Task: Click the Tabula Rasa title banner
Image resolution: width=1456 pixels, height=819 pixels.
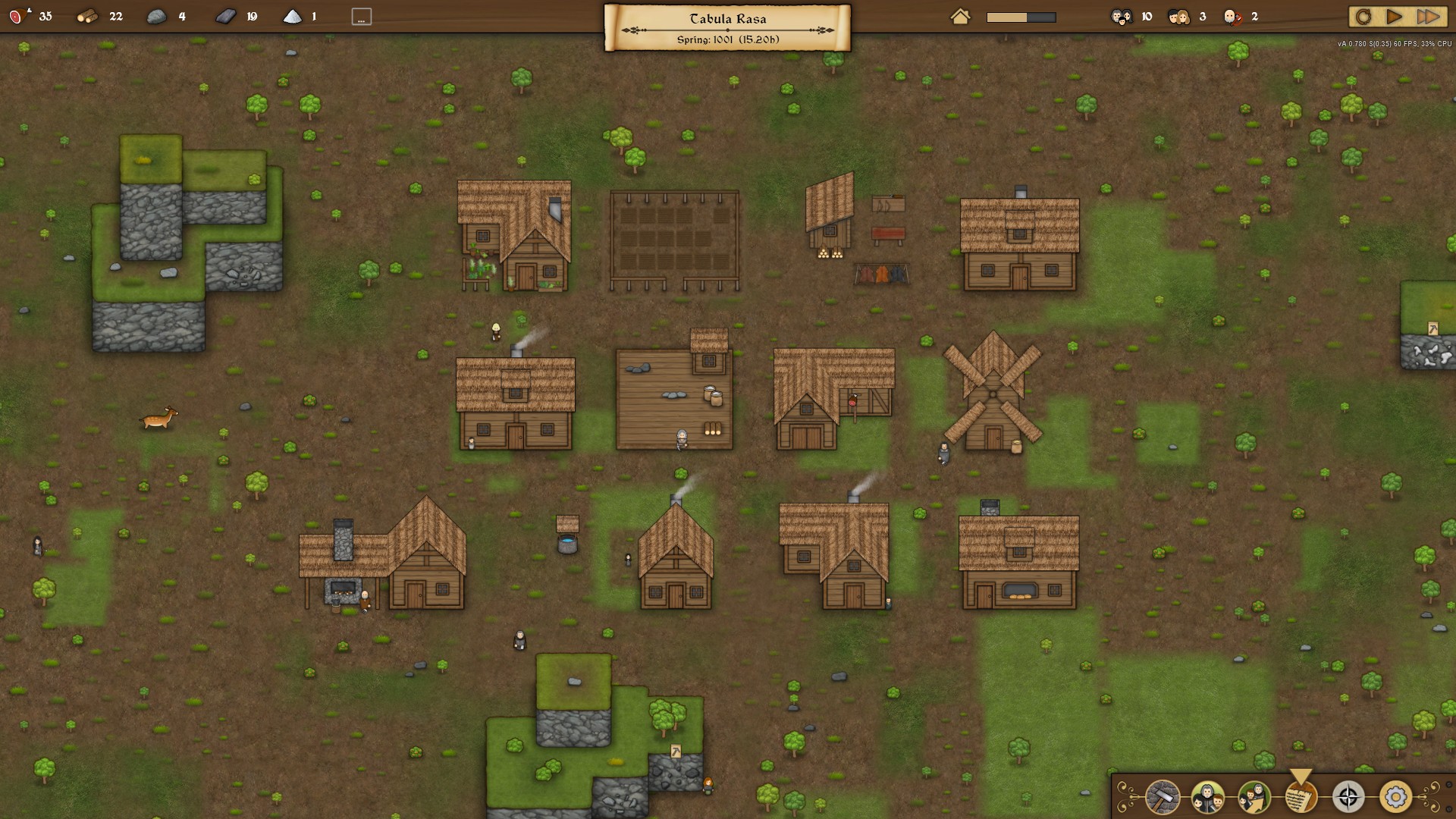Action: click(727, 27)
